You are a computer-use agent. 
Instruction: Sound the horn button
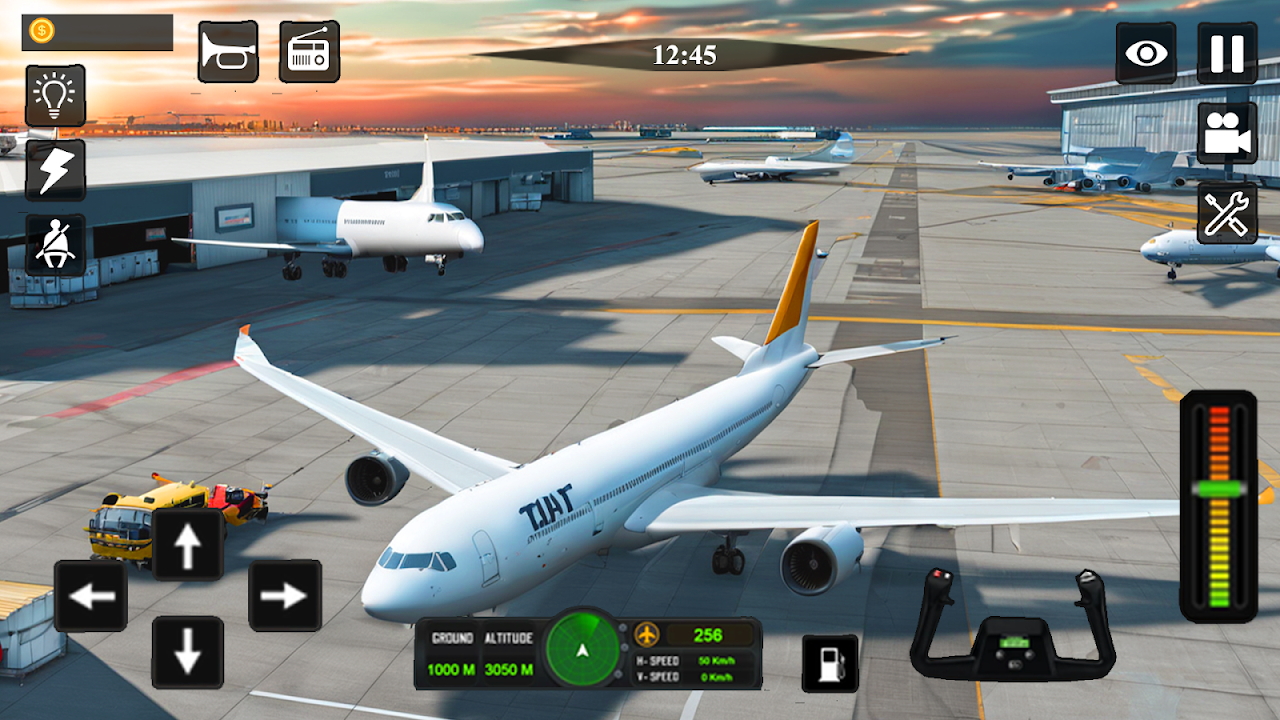click(228, 51)
